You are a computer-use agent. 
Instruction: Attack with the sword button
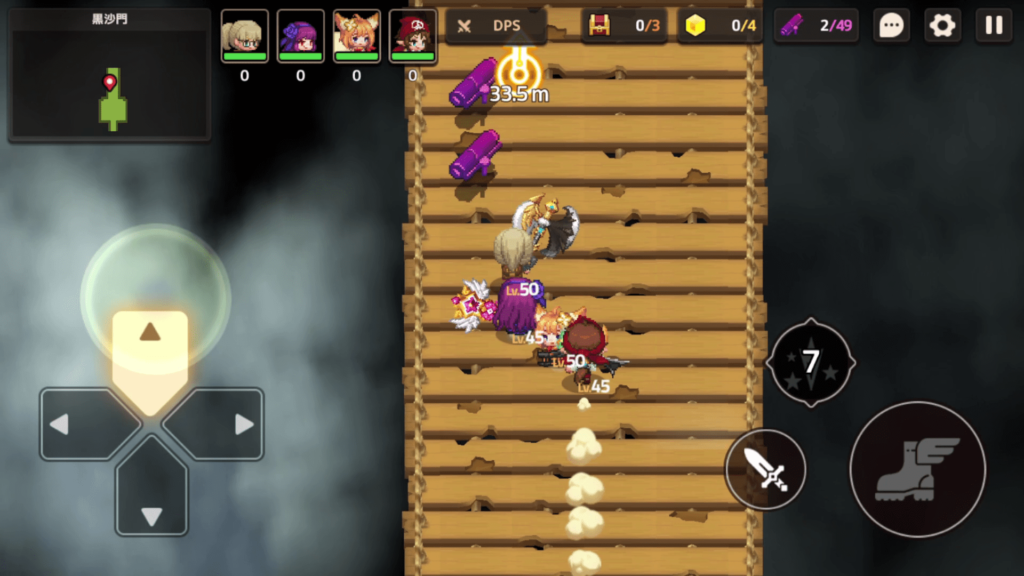(766, 469)
